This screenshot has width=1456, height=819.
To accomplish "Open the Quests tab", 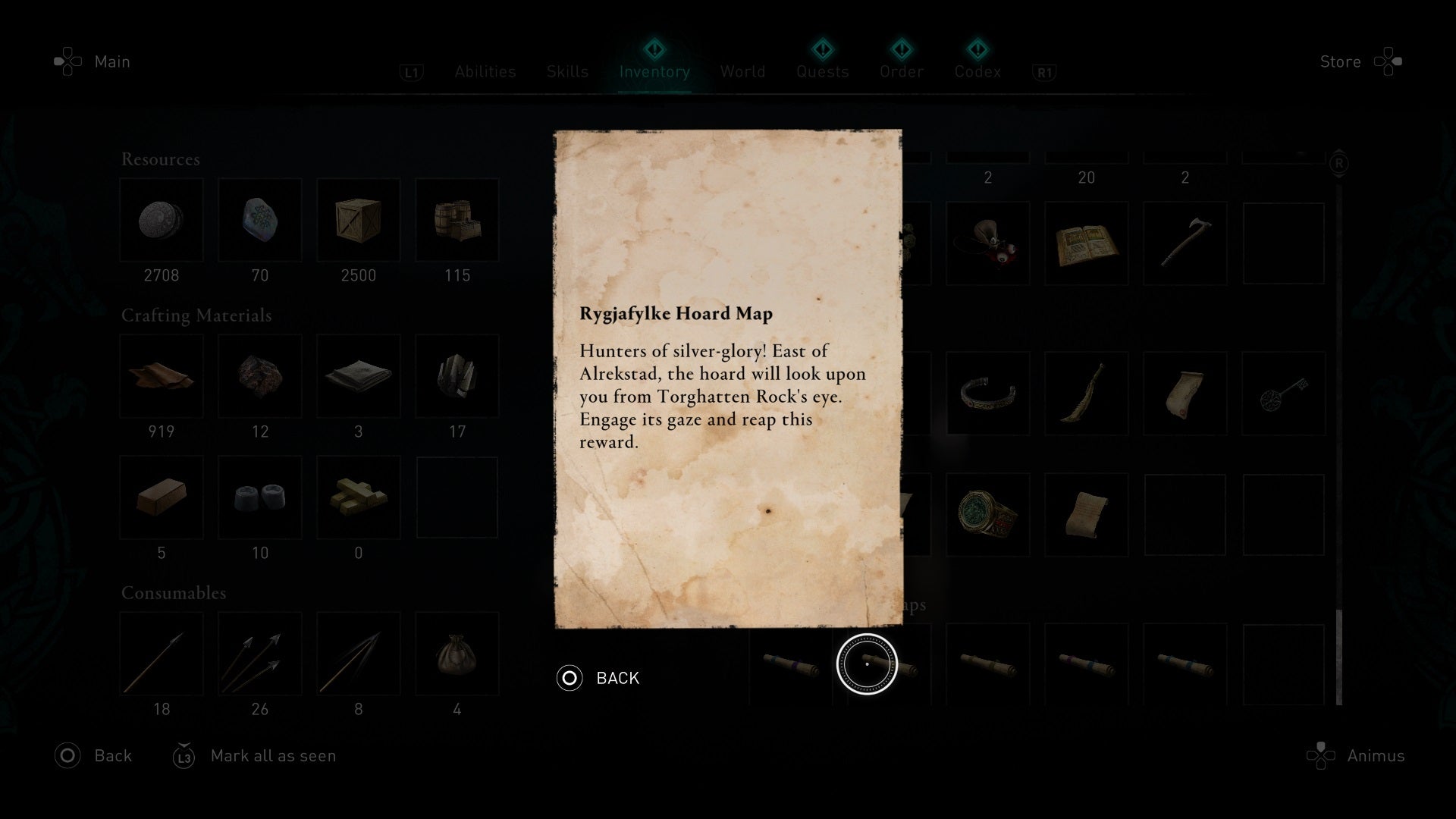I will 822,71.
